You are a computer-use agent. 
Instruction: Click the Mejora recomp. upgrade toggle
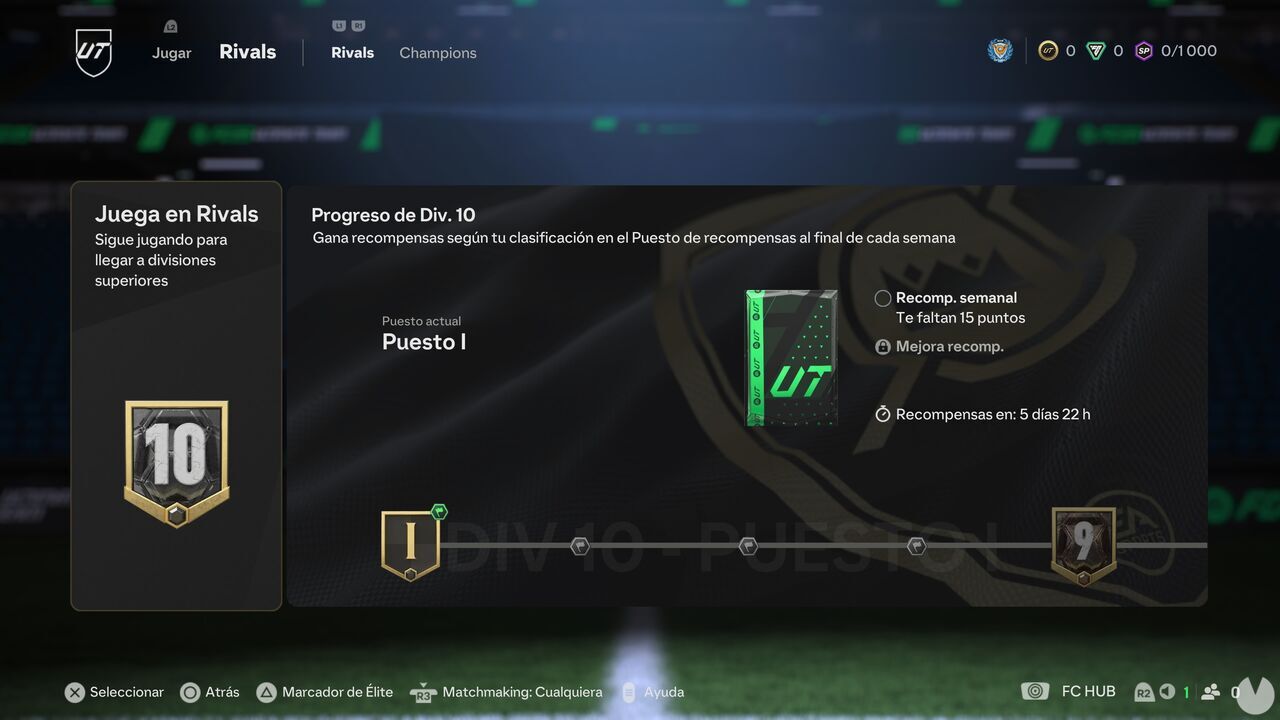coord(883,346)
